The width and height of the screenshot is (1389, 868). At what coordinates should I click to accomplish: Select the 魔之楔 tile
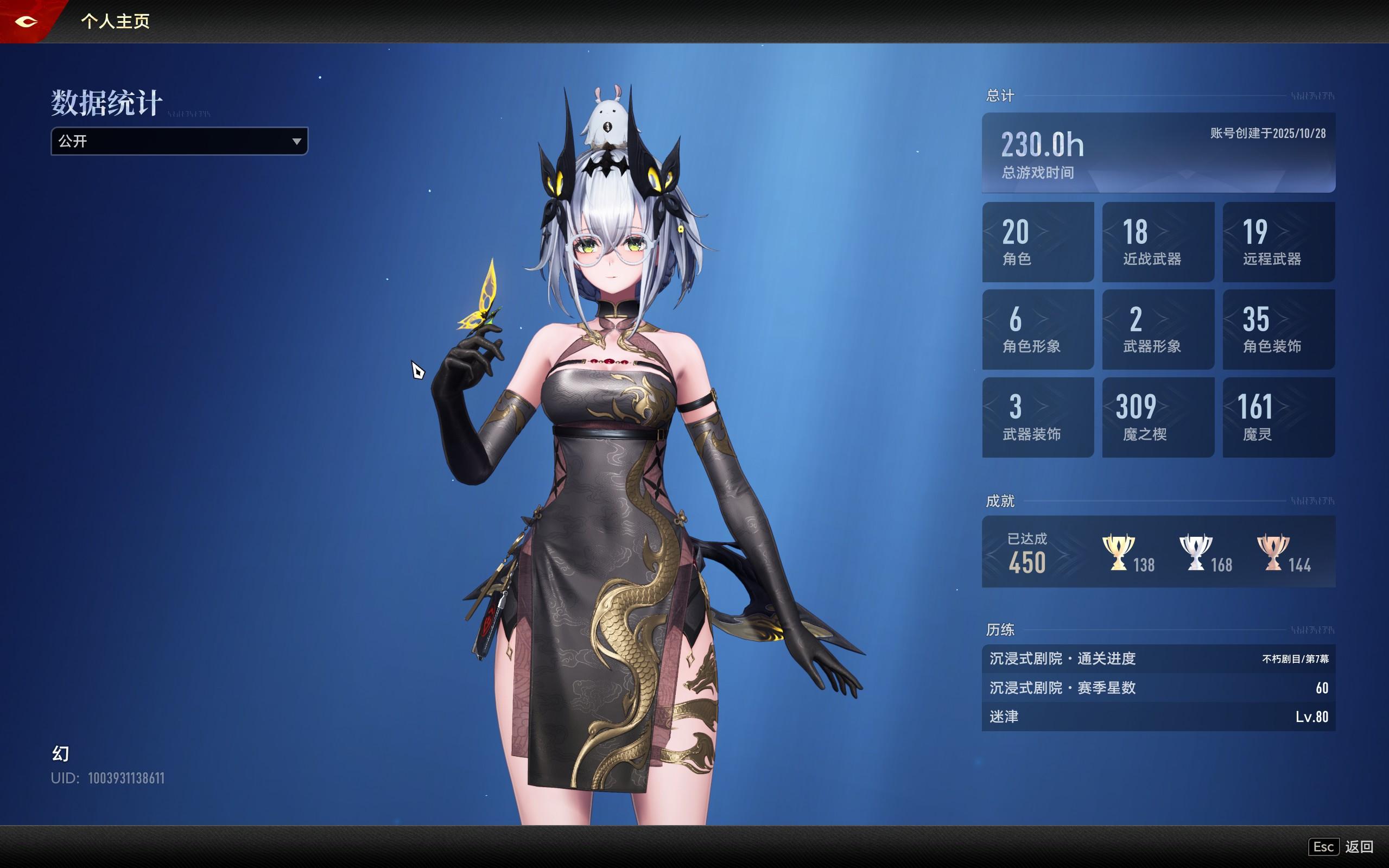[1158, 417]
